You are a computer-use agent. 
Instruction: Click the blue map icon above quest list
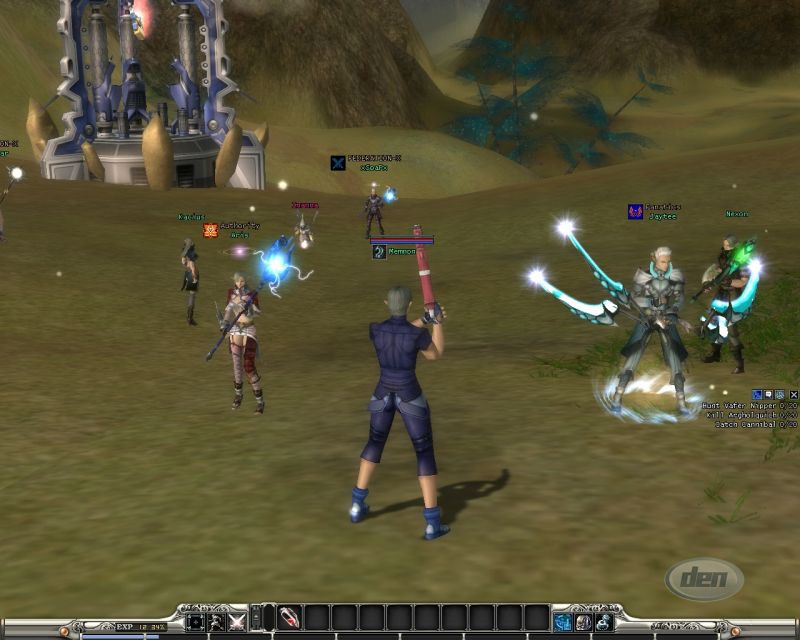pyautogui.click(x=756, y=395)
